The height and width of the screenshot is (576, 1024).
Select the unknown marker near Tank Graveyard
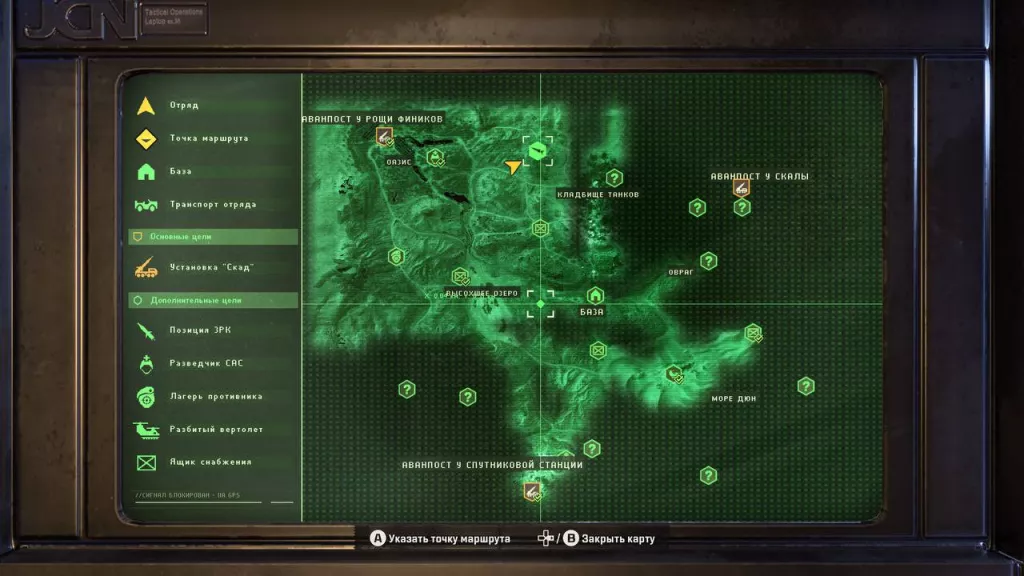coord(614,178)
